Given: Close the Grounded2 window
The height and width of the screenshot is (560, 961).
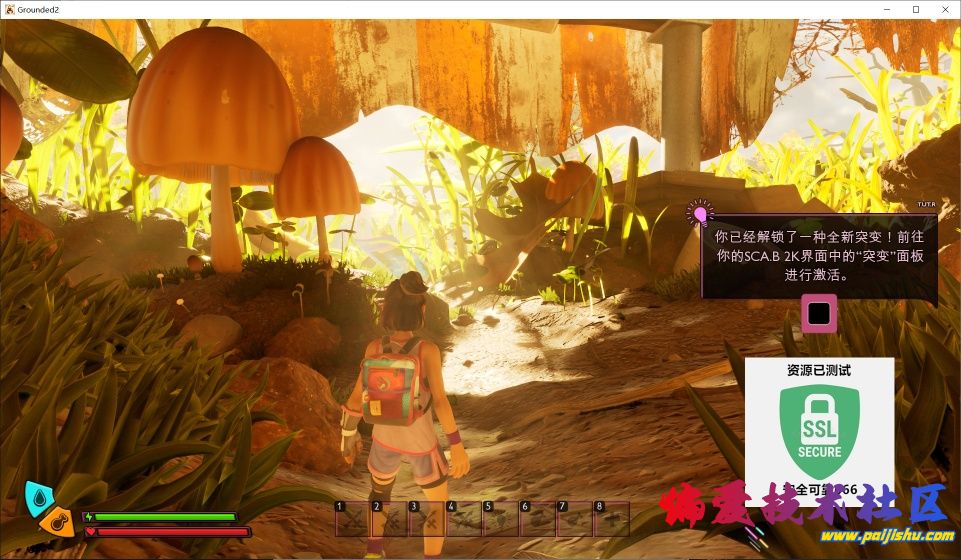Looking at the screenshot, I should [943, 9].
